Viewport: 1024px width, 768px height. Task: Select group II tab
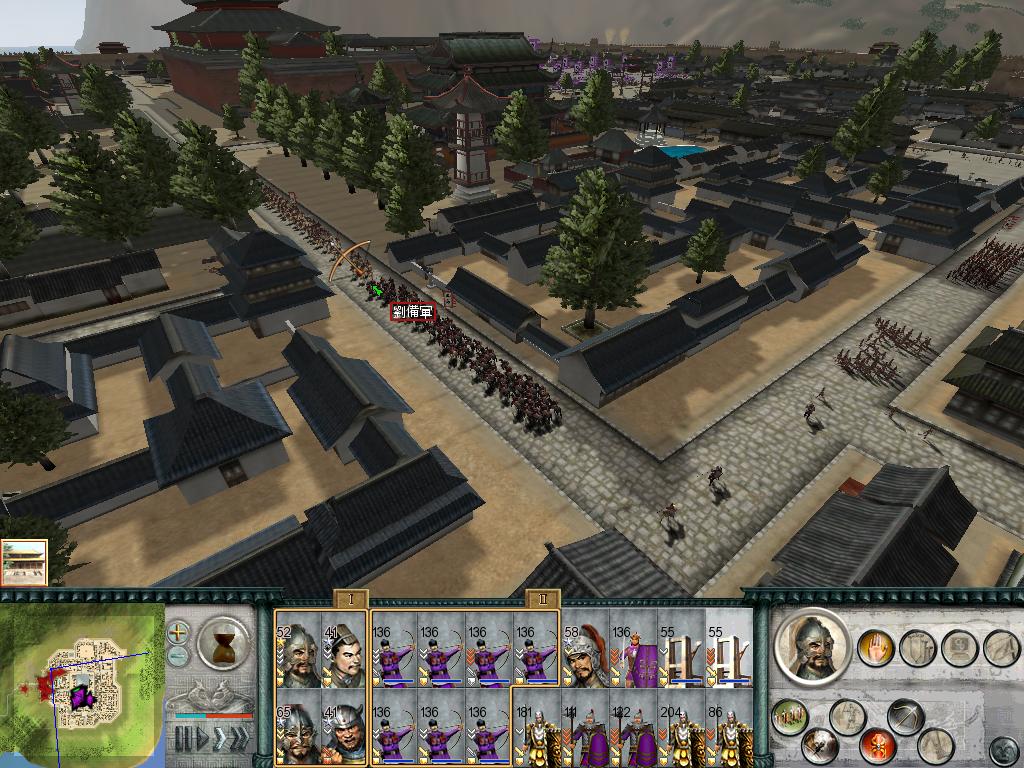(543, 599)
